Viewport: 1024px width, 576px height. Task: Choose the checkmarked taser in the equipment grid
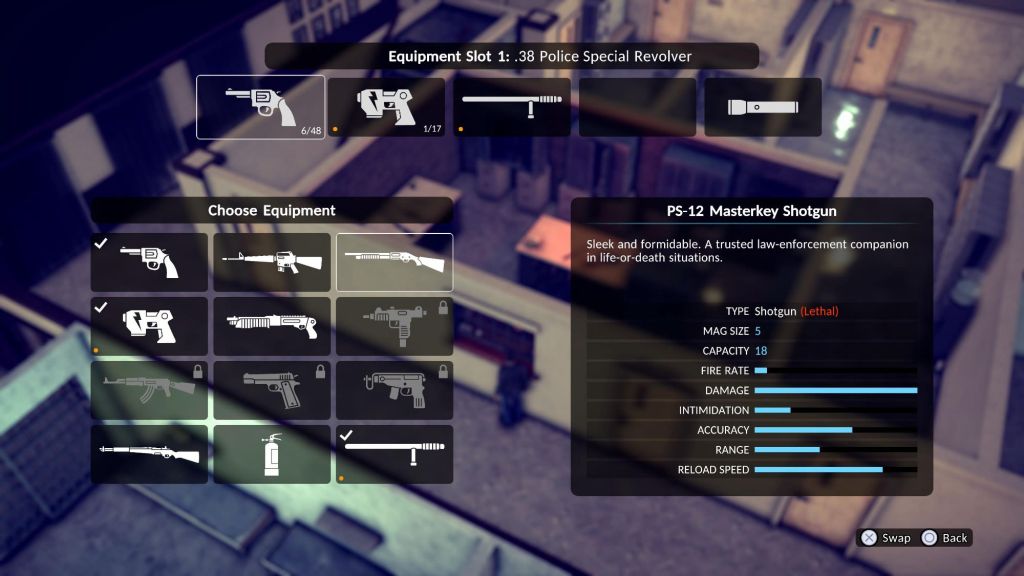[149, 326]
